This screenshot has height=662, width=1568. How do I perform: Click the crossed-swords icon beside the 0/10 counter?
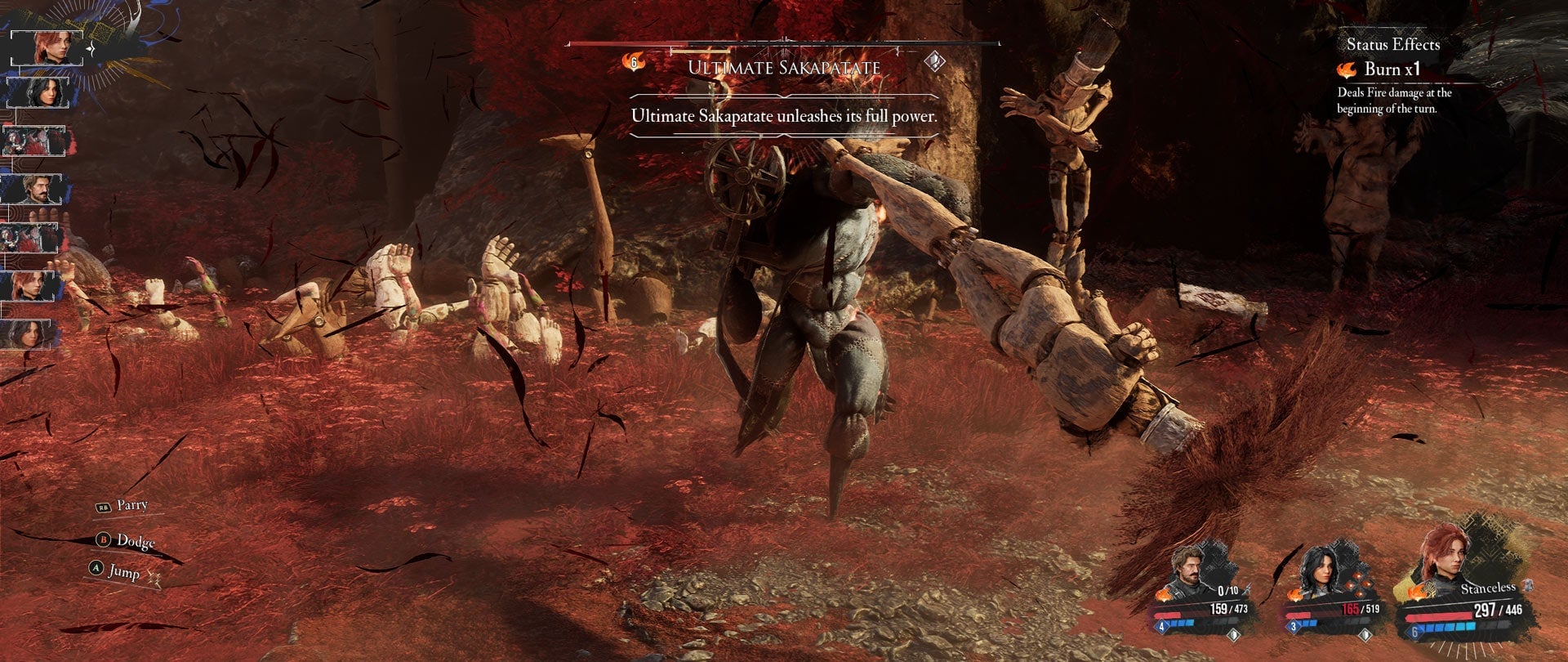tap(1246, 589)
